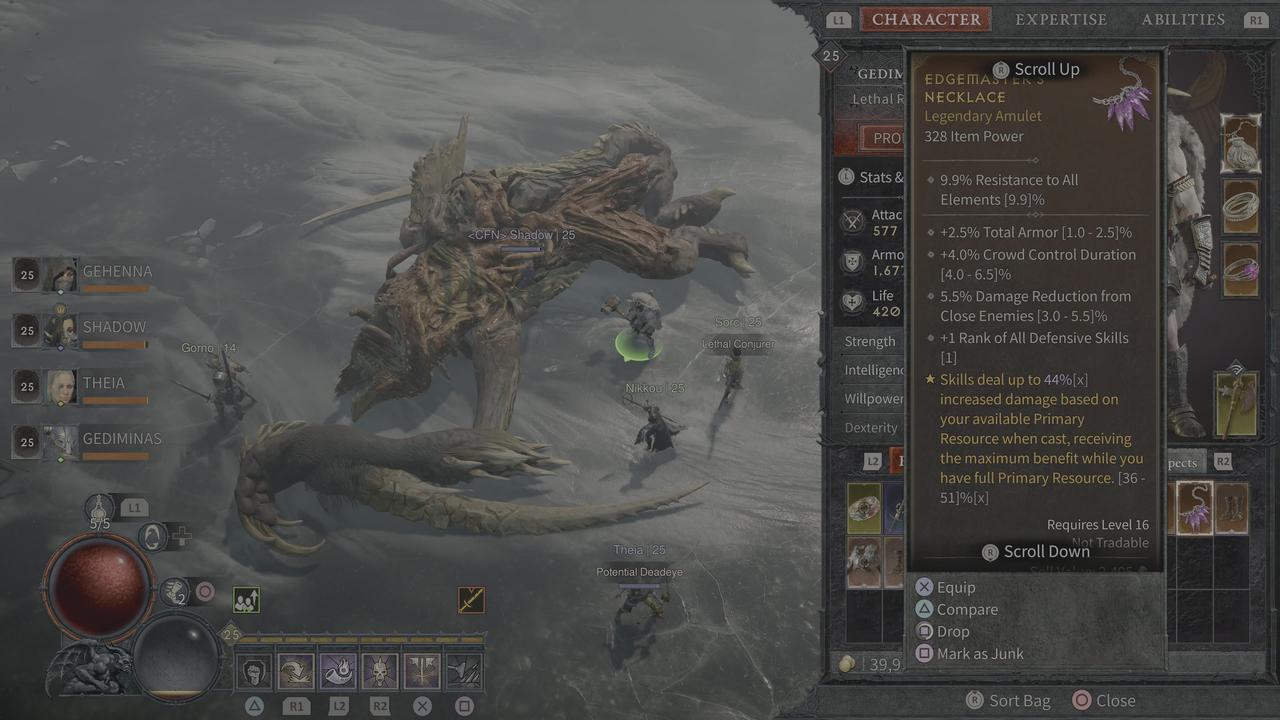This screenshot has height=720, width=1280.
Task: Select the whirlwind skill icon bound to R1
Action: click(294, 670)
